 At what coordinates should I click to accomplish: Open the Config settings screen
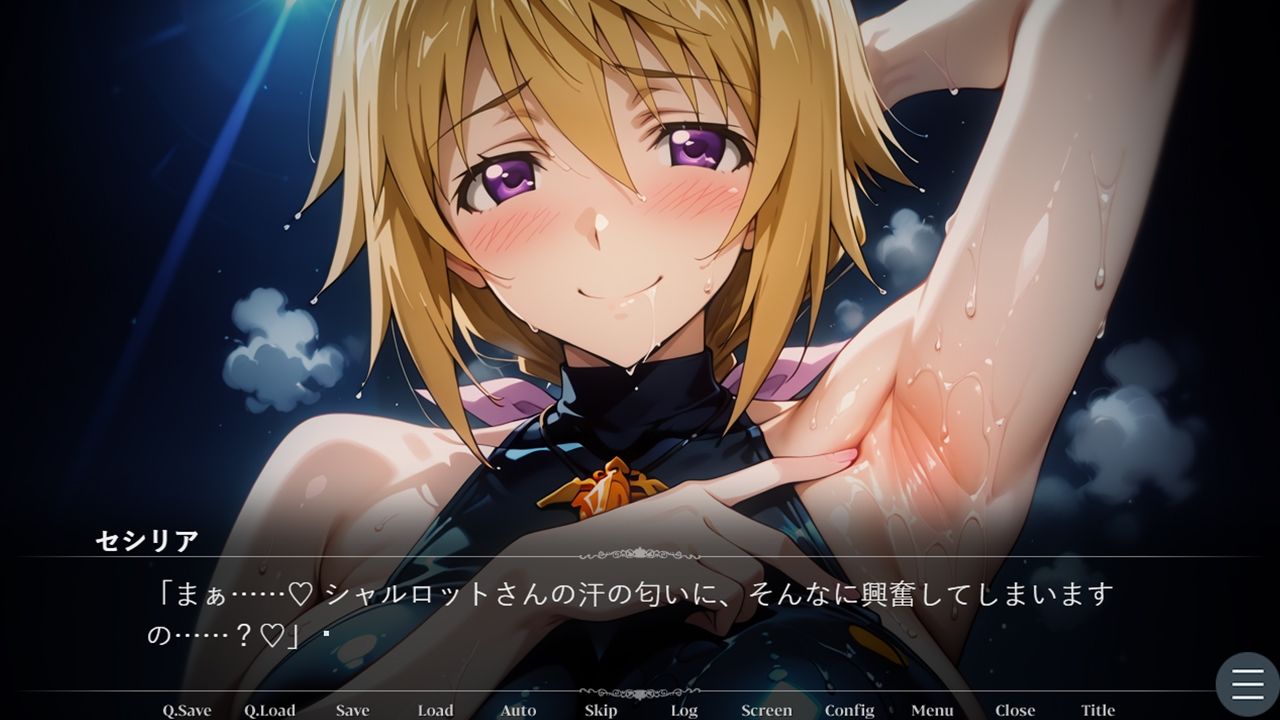(x=849, y=710)
